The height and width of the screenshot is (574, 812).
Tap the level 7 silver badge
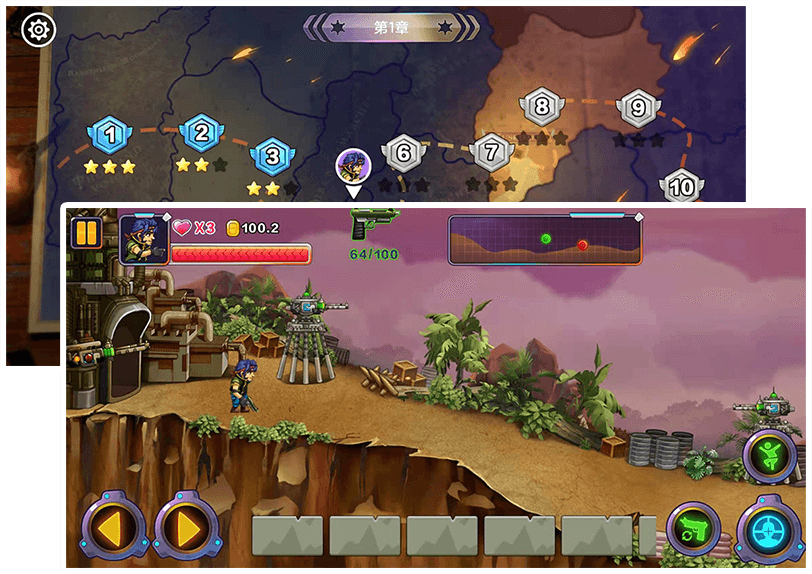click(x=491, y=153)
